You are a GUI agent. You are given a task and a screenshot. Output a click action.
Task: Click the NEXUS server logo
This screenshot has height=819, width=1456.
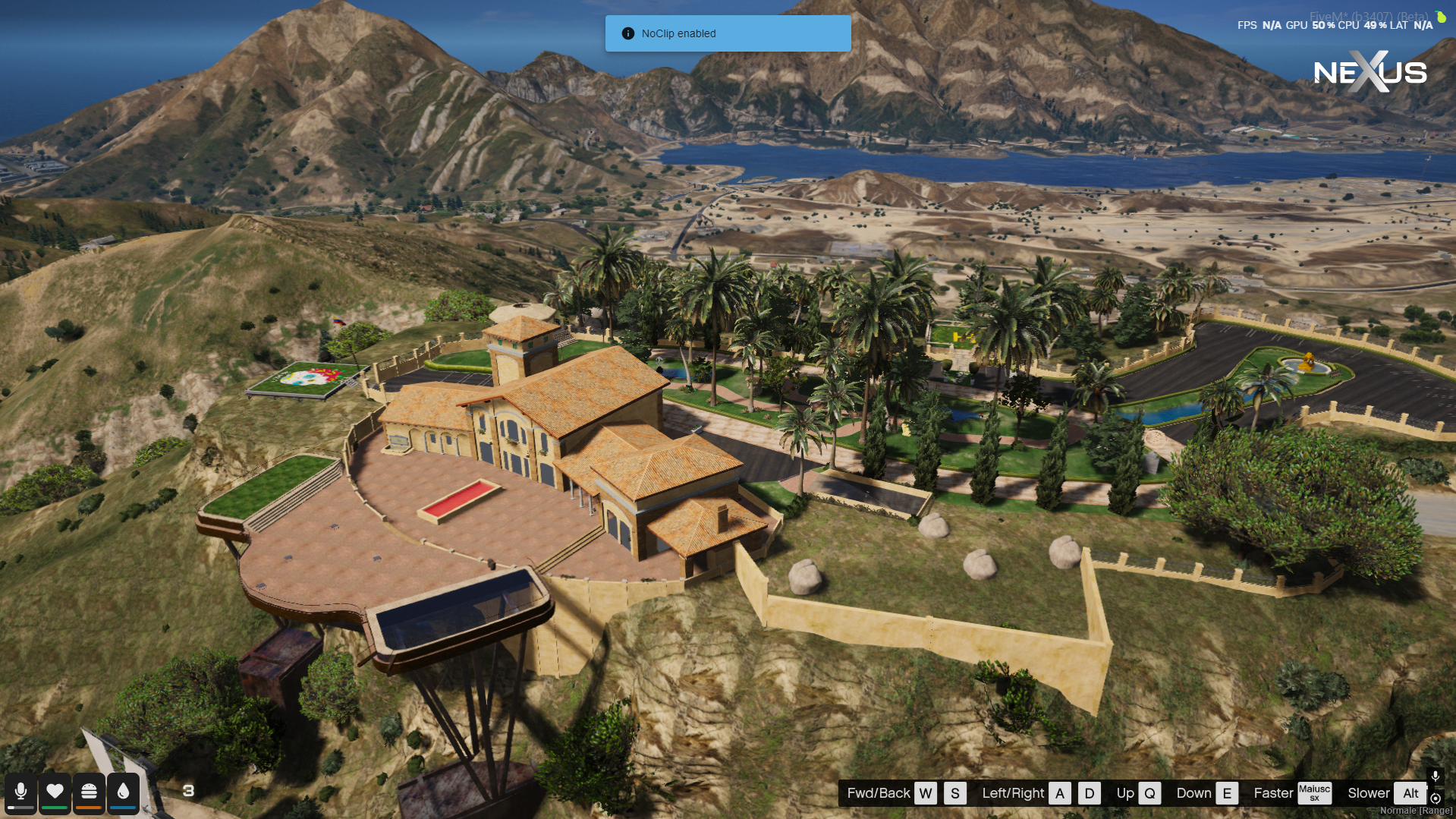pyautogui.click(x=1370, y=72)
